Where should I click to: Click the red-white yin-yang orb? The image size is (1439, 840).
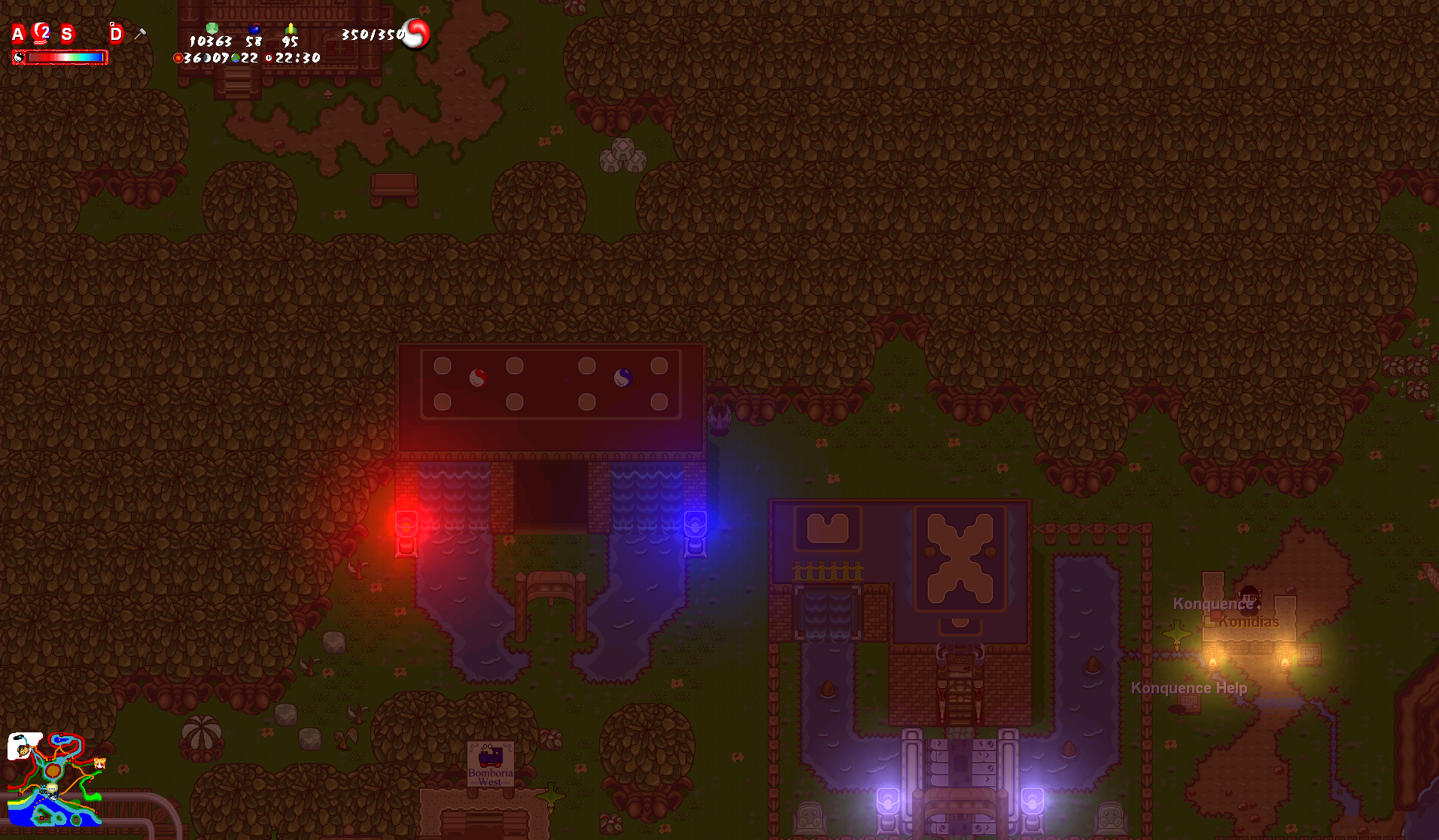pos(415,34)
